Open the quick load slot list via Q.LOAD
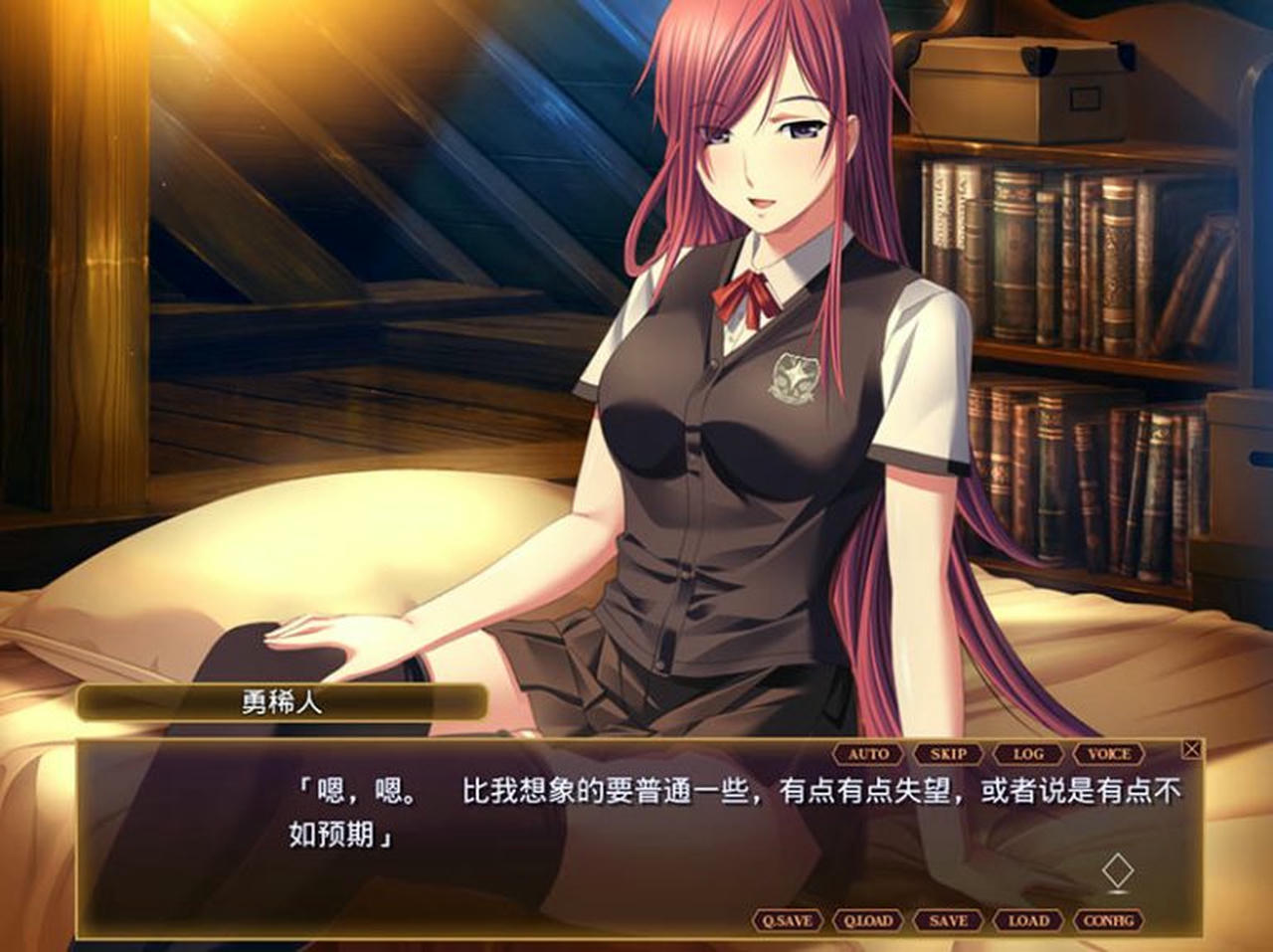This screenshot has height=952, width=1273. [867, 921]
